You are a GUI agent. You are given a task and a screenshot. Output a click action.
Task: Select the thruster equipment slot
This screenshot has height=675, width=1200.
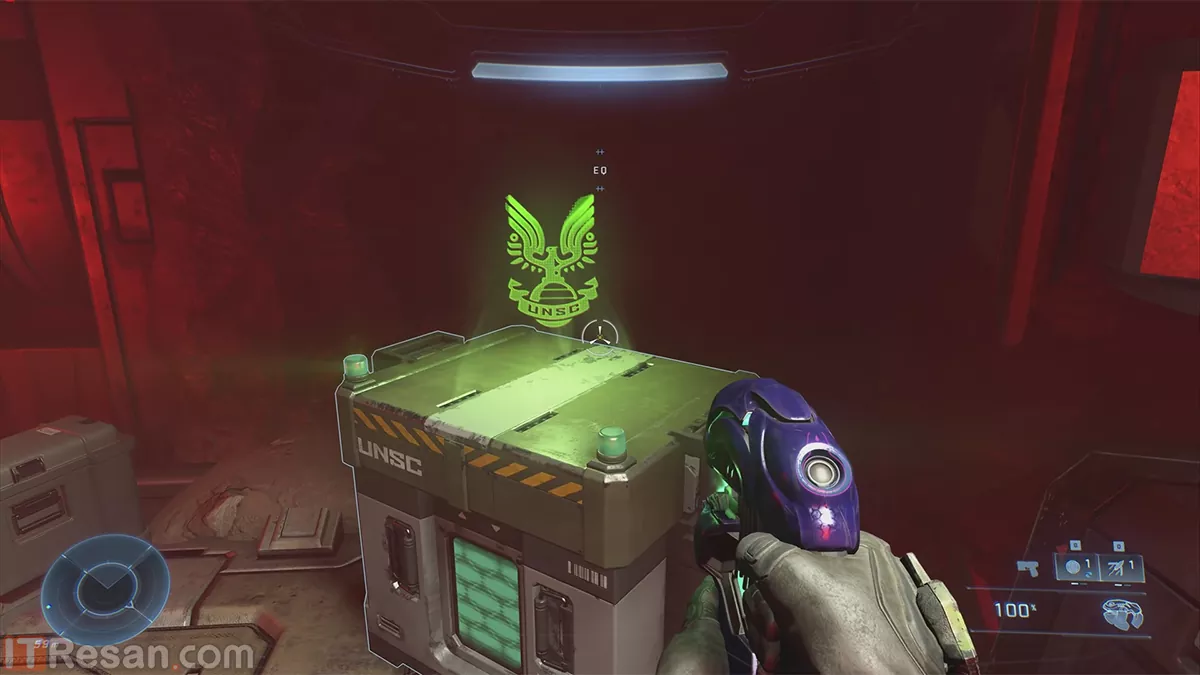[x=1121, y=566]
